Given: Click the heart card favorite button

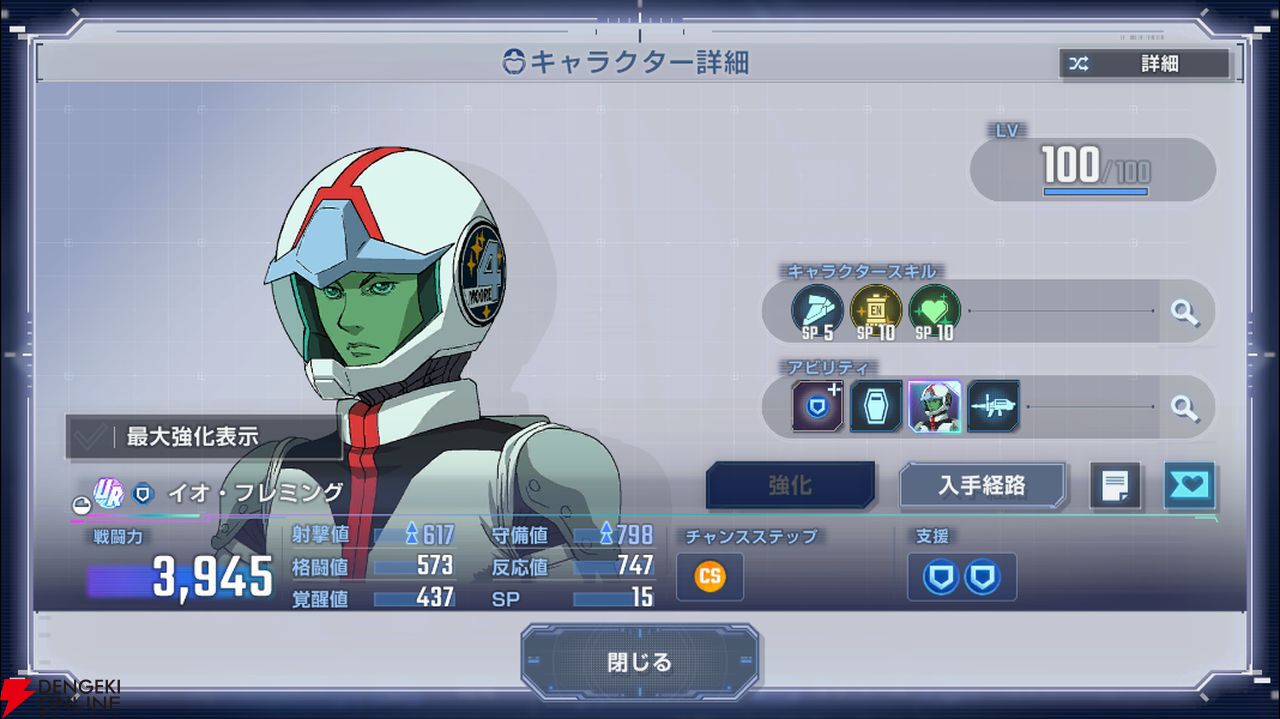Looking at the screenshot, I should pyautogui.click(x=1189, y=486).
